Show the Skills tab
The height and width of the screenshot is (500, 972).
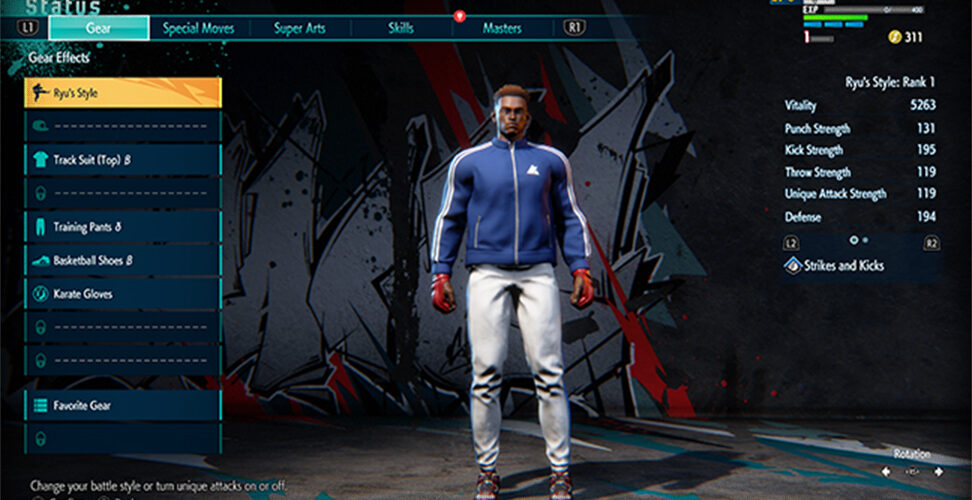tap(401, 28)
